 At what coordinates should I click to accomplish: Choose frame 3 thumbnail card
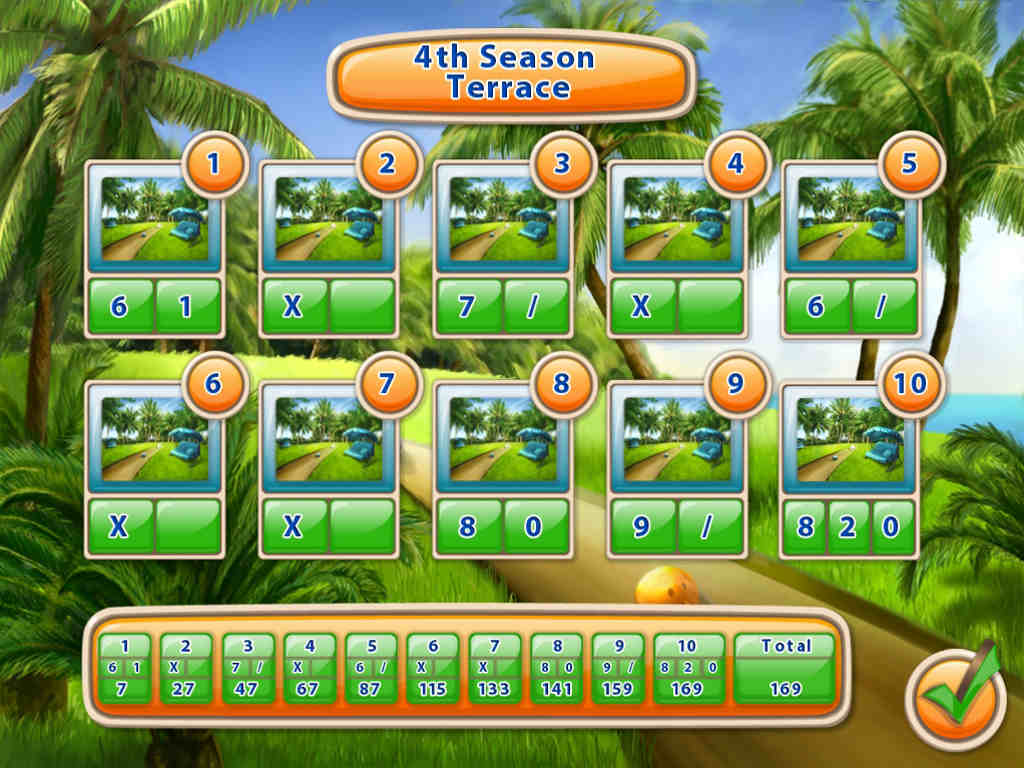pyautogui.click(x=502, y=220)
